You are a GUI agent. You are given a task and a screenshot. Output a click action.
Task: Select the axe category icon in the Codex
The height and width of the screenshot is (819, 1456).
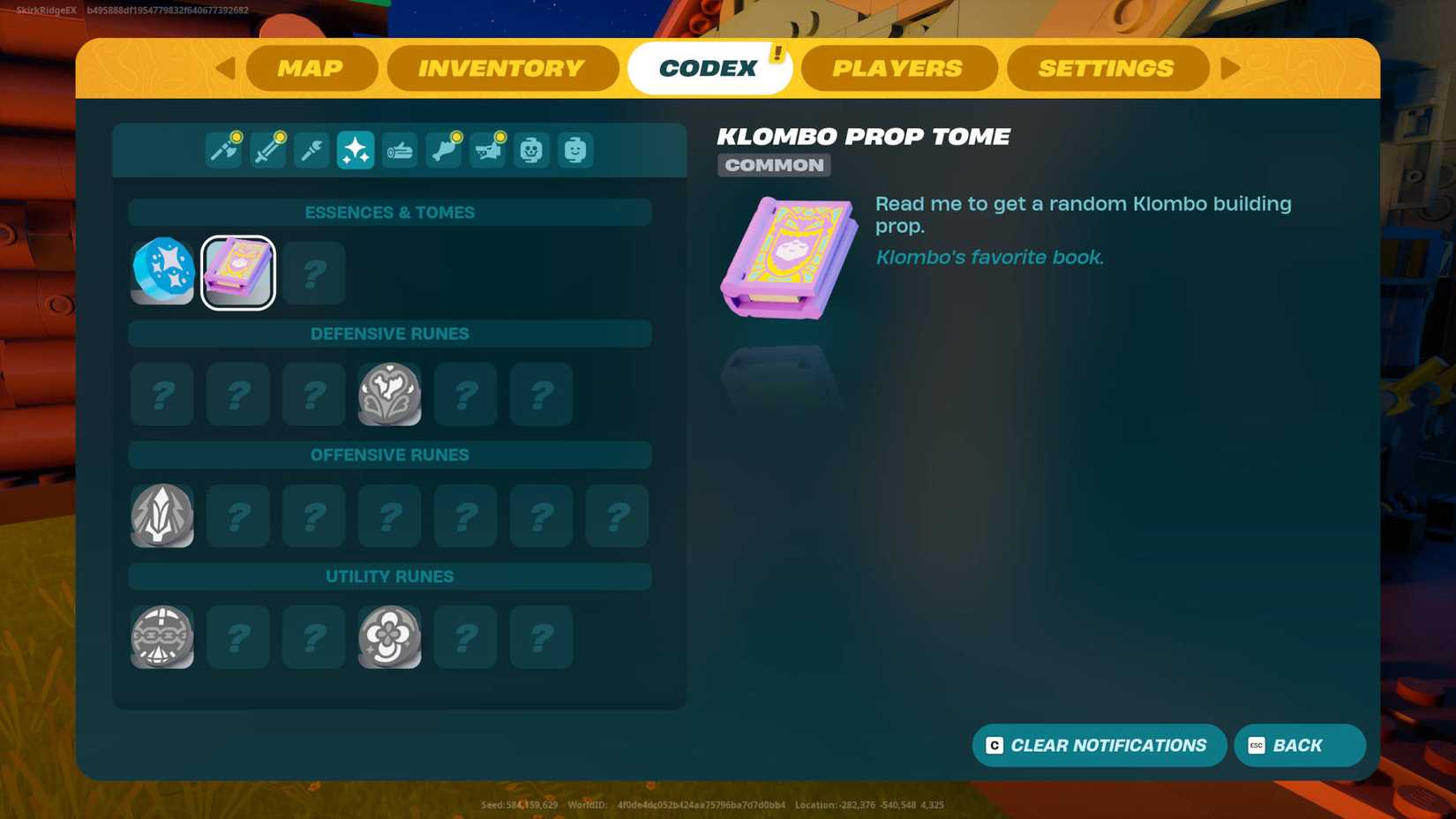[223, 149]
